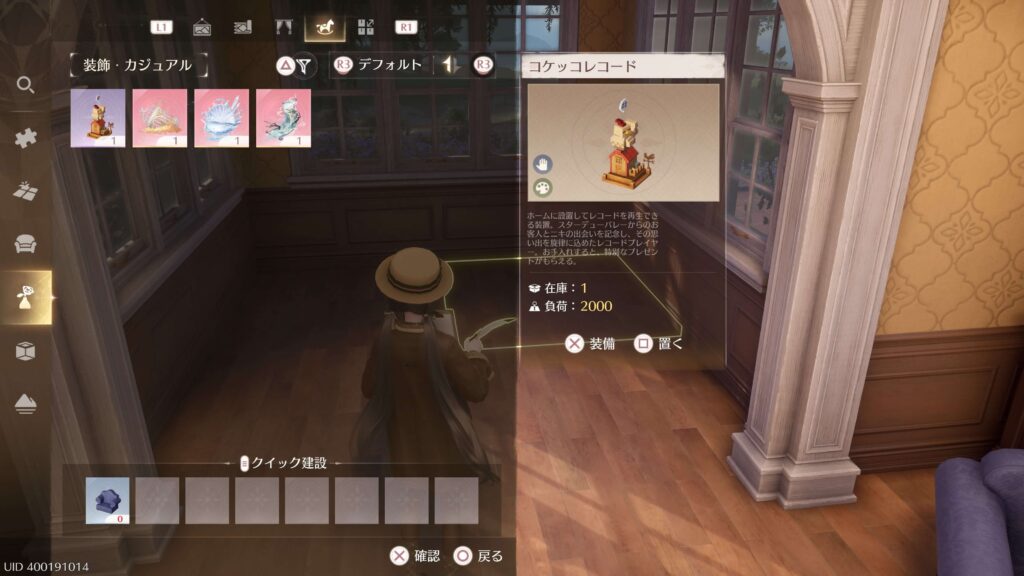
Task: Select the コケッコレコード item thumbnail
Action: click(x=98, y=118)
